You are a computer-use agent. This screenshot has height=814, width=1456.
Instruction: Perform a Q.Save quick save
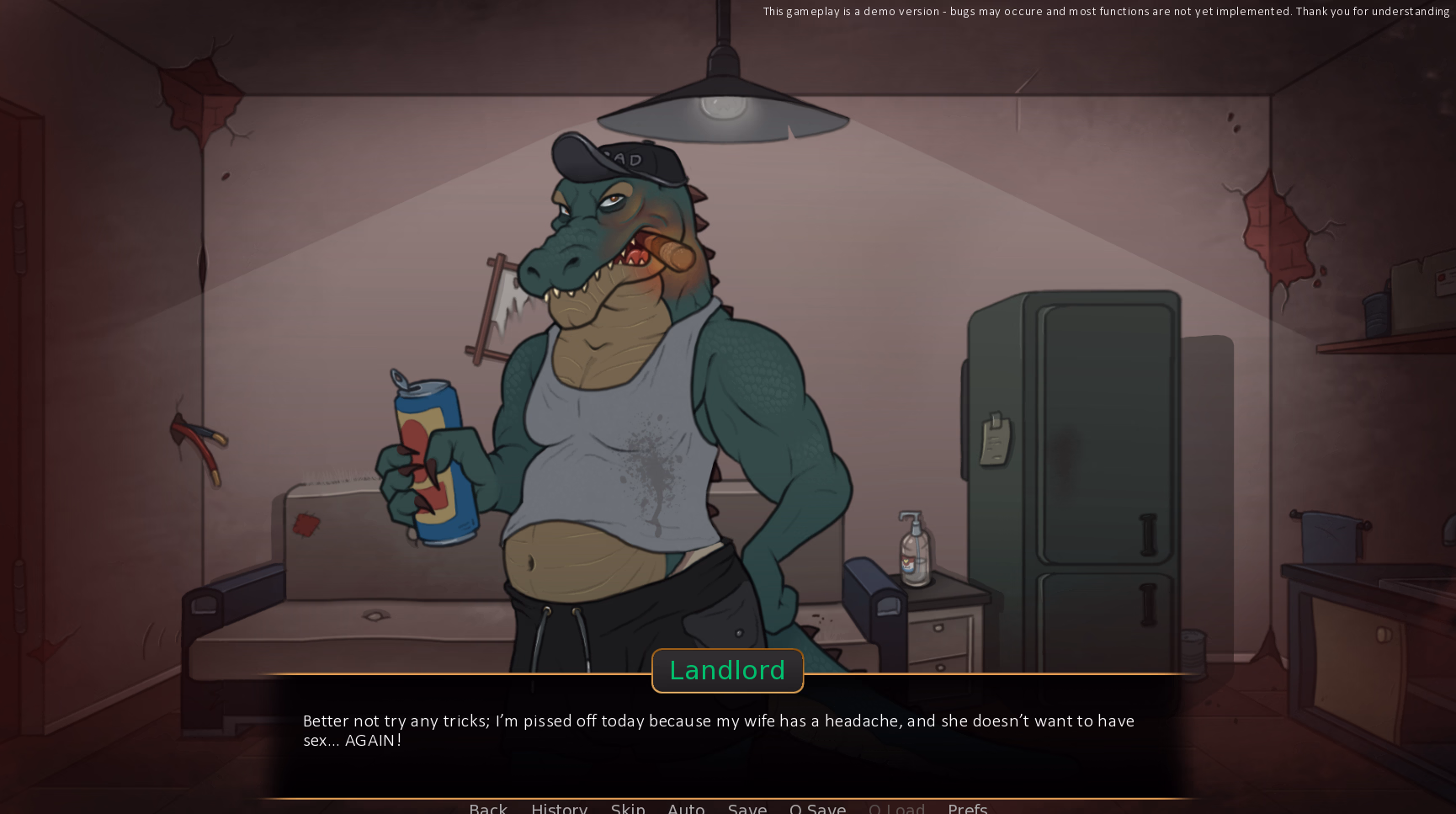[817, 807]
